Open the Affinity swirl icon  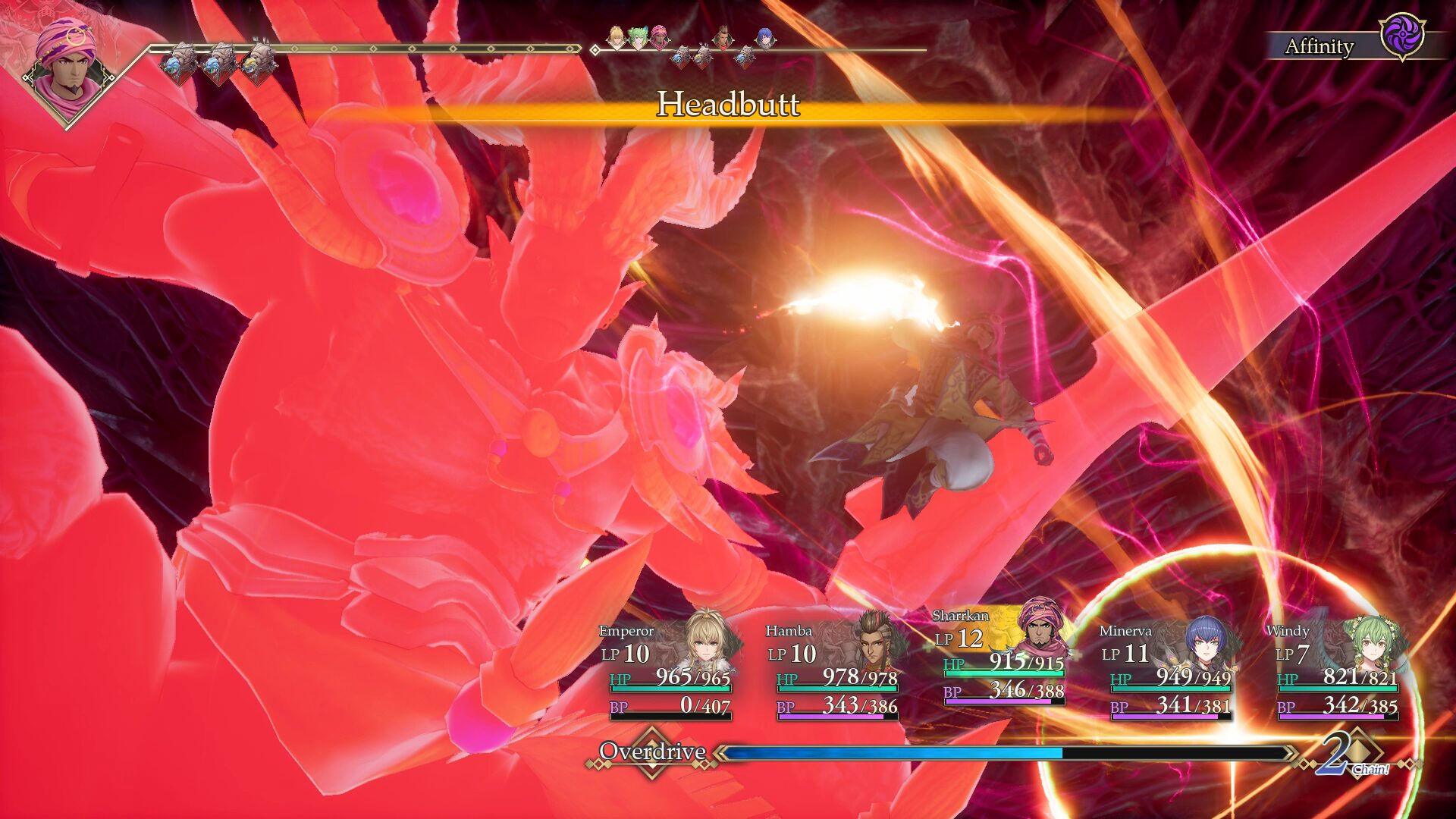coord(1402,36)
